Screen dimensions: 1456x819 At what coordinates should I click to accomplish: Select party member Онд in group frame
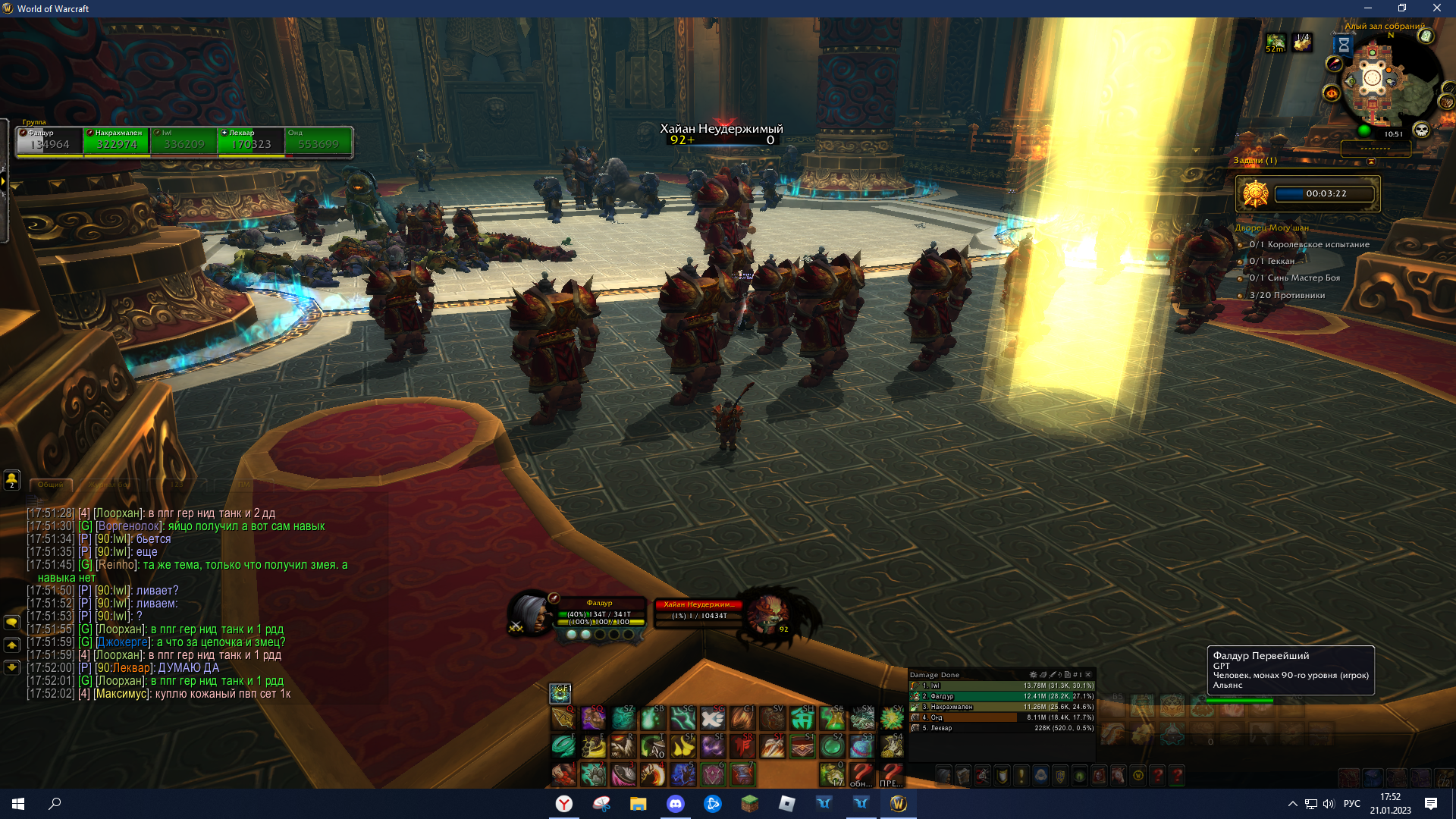click(x=318, y=141)
